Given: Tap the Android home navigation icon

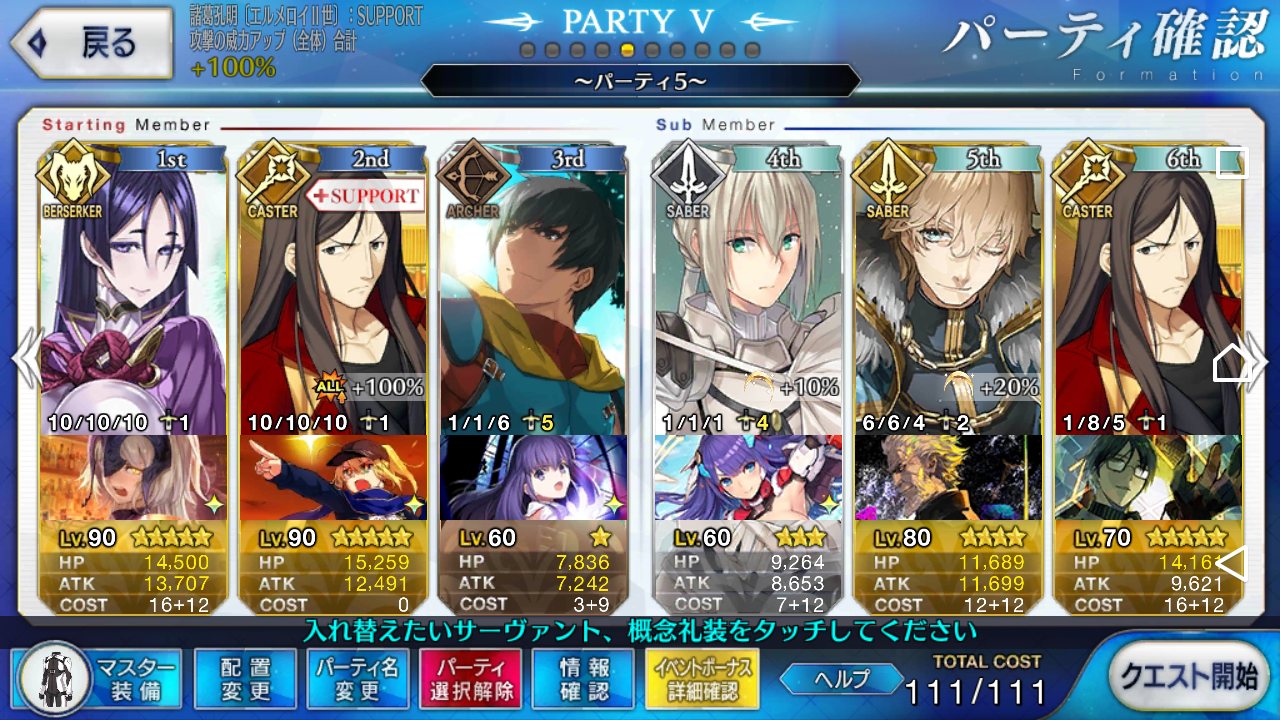Looking at the screenshot, I should [x=1231, y=363].
